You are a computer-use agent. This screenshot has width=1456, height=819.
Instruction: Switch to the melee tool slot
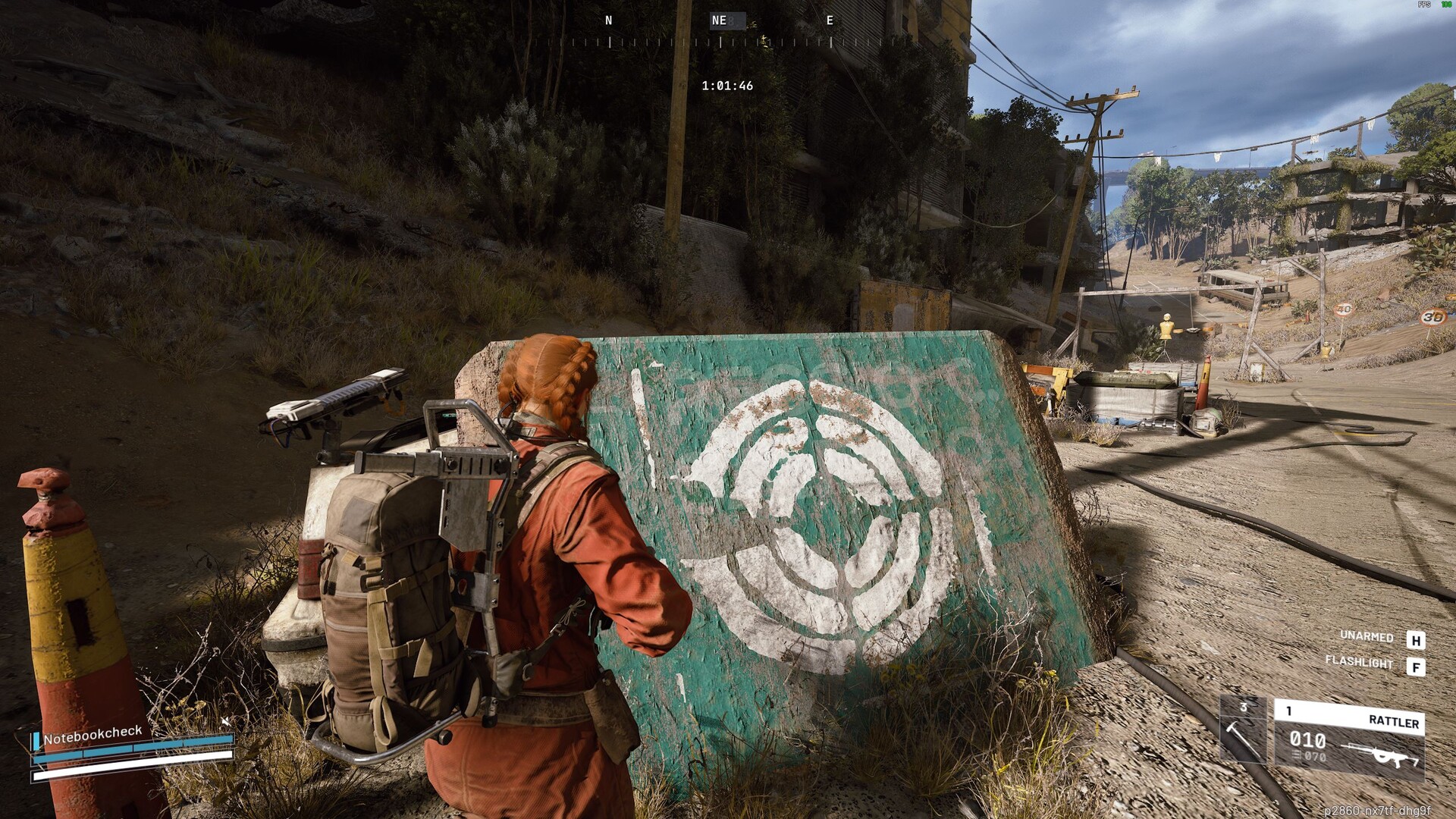pyautogui.click(x=1242, y=731)
